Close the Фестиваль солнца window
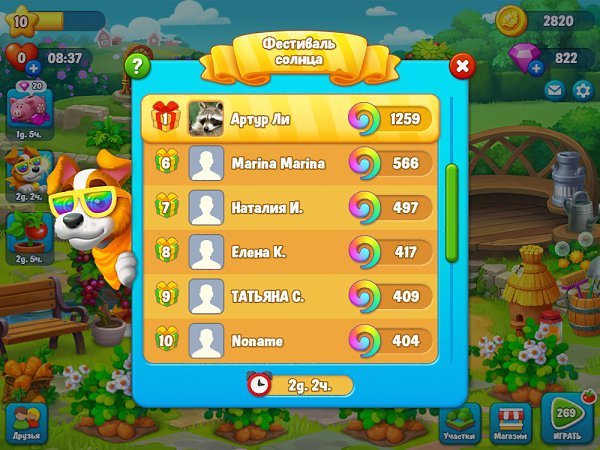The image size is (600, 450). (462, 67)
